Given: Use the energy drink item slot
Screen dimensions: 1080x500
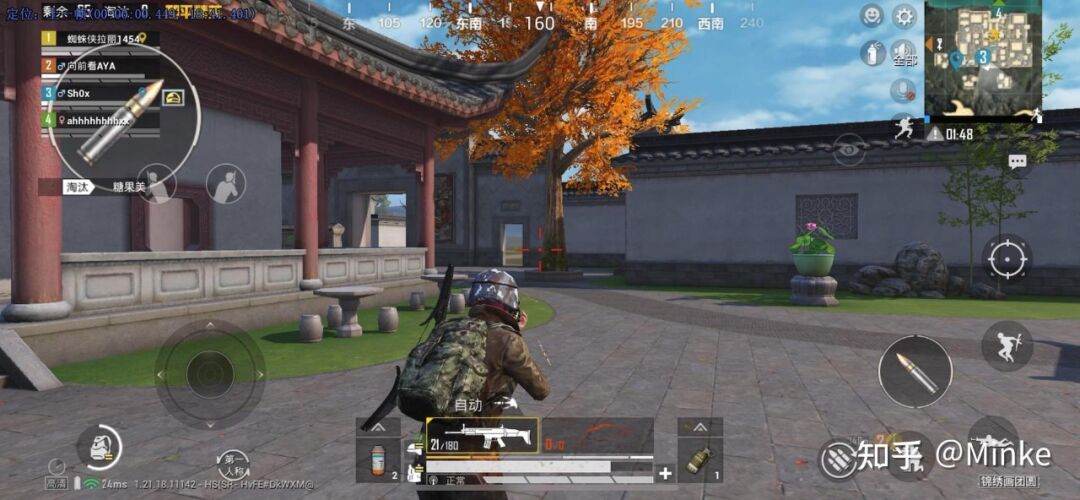Looking at the screenshot, I should click(x=380, y=459).
